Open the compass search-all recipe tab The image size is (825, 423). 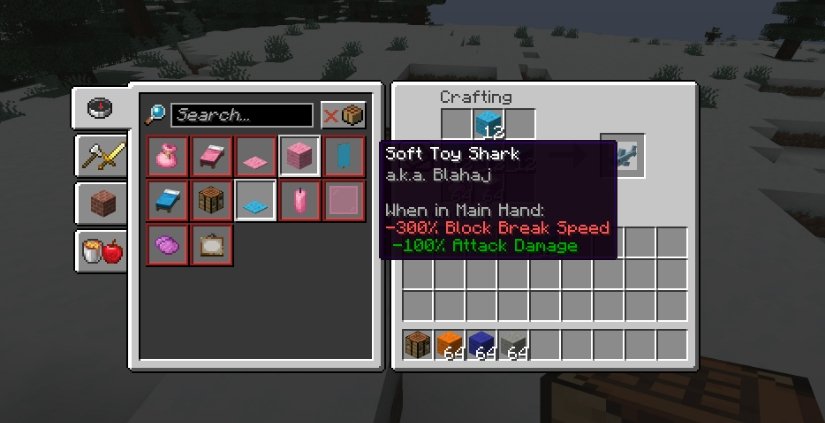click(x=97, y=109)
